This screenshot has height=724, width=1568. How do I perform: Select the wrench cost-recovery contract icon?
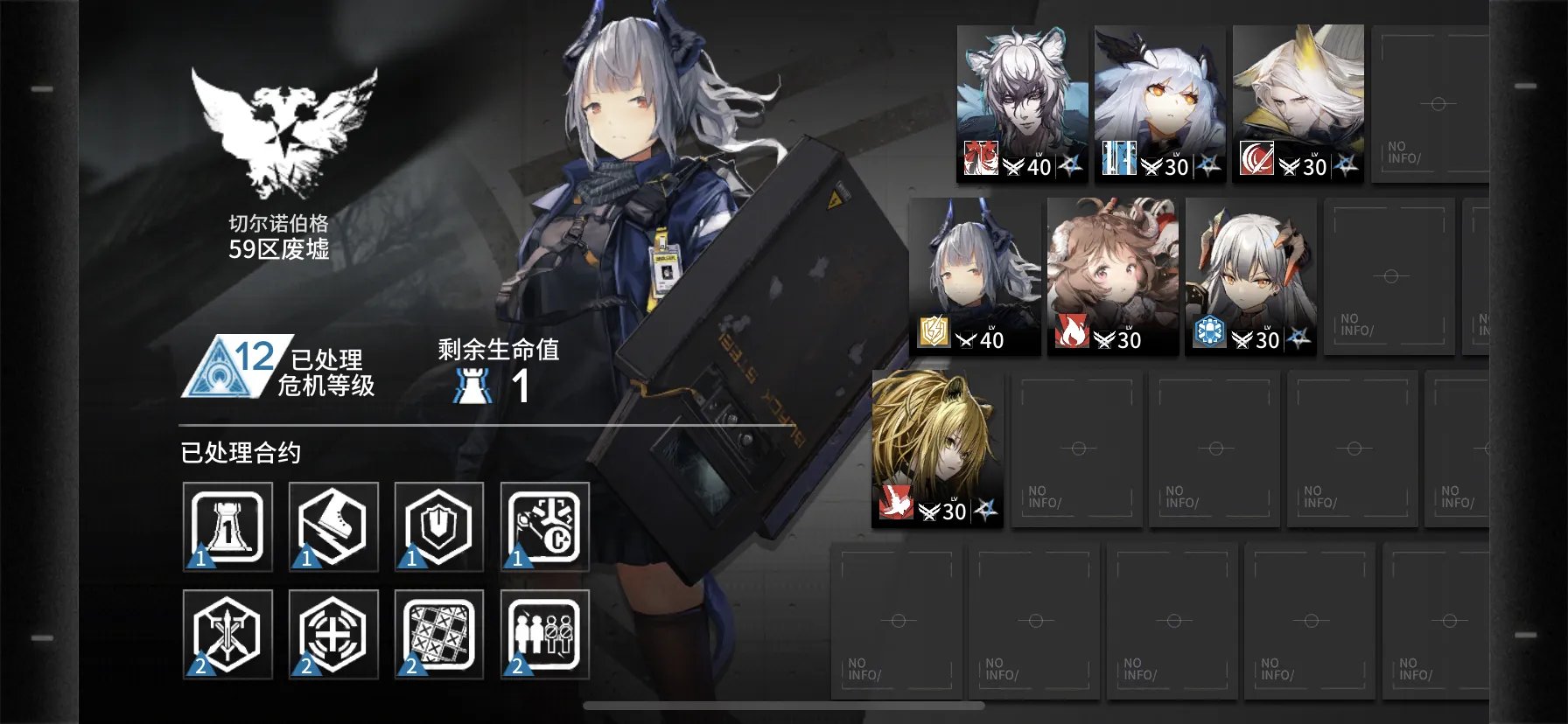[x=543, y=527]
